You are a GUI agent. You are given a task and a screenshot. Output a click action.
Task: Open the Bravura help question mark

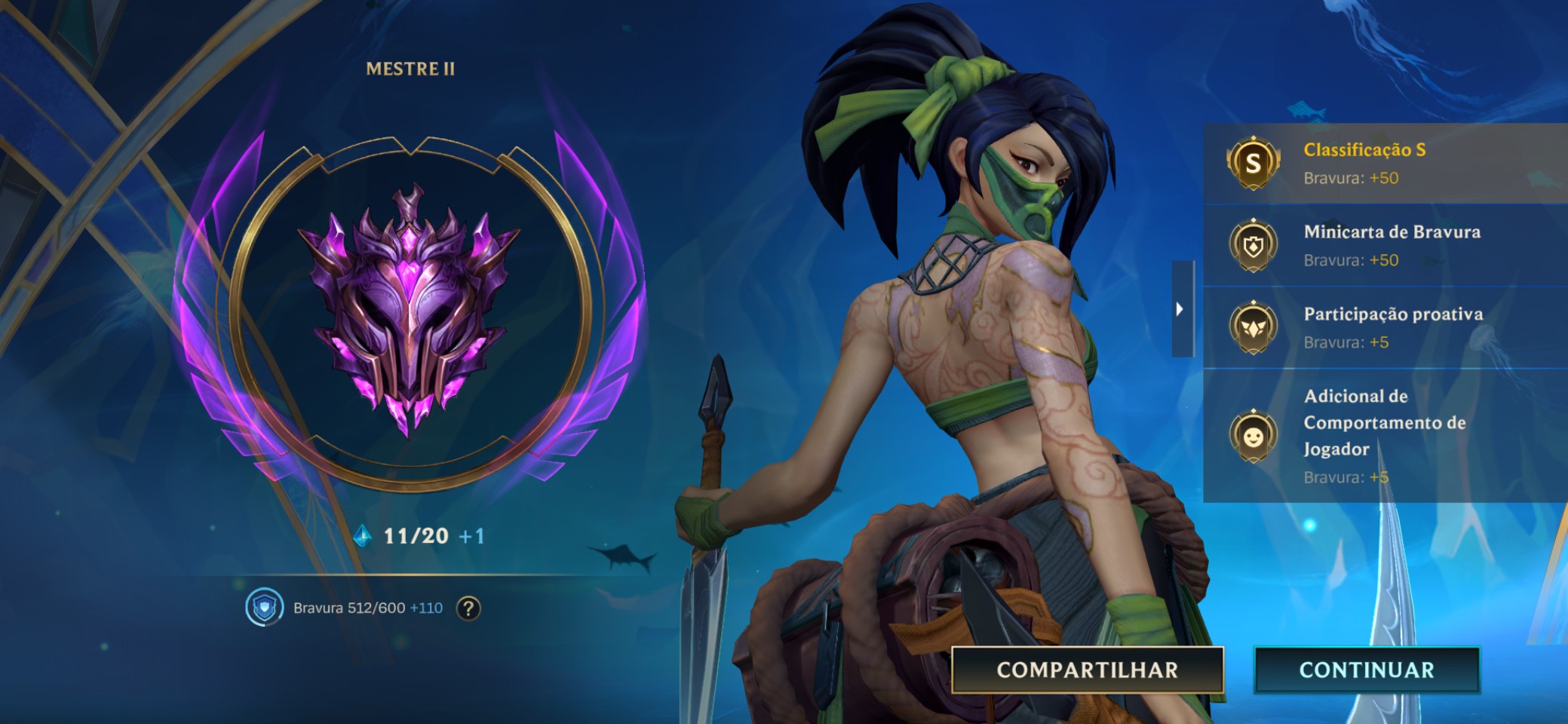pyautogui.click(x=468, y=608)
